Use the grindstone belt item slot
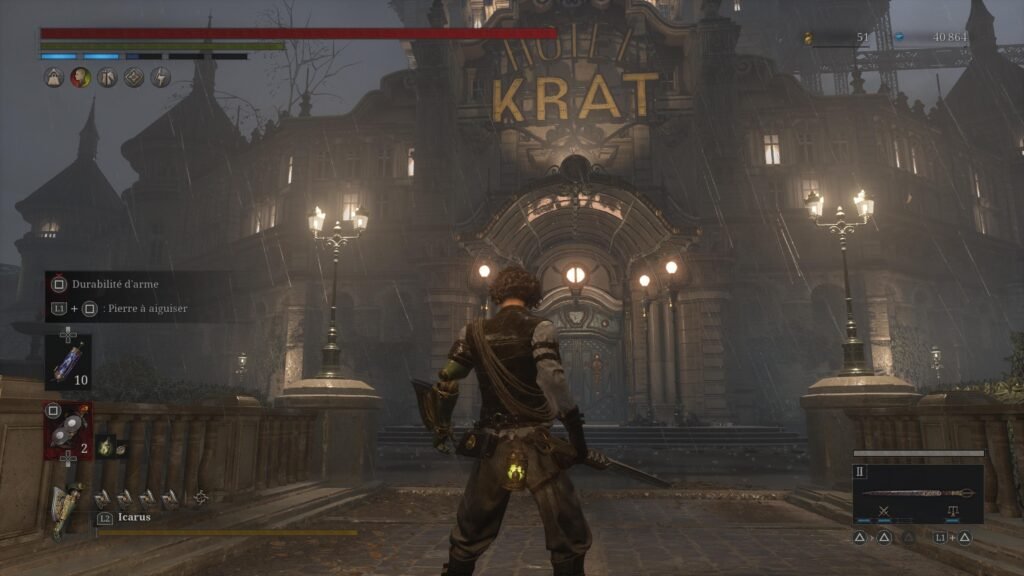The height and width of the screenshot is (576, 1024). coord(67,430)
